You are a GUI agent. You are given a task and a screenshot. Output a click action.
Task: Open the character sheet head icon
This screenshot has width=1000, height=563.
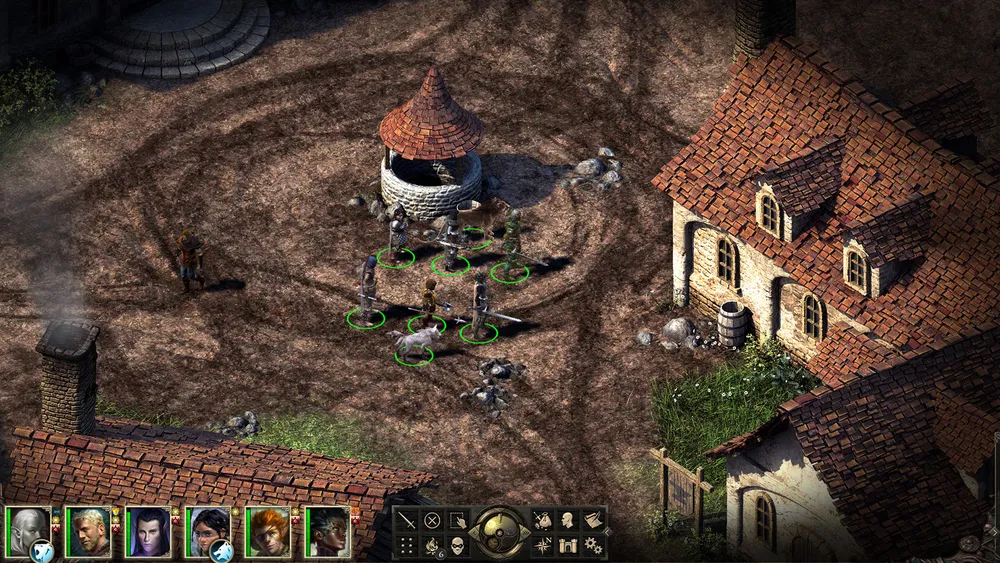567,520
